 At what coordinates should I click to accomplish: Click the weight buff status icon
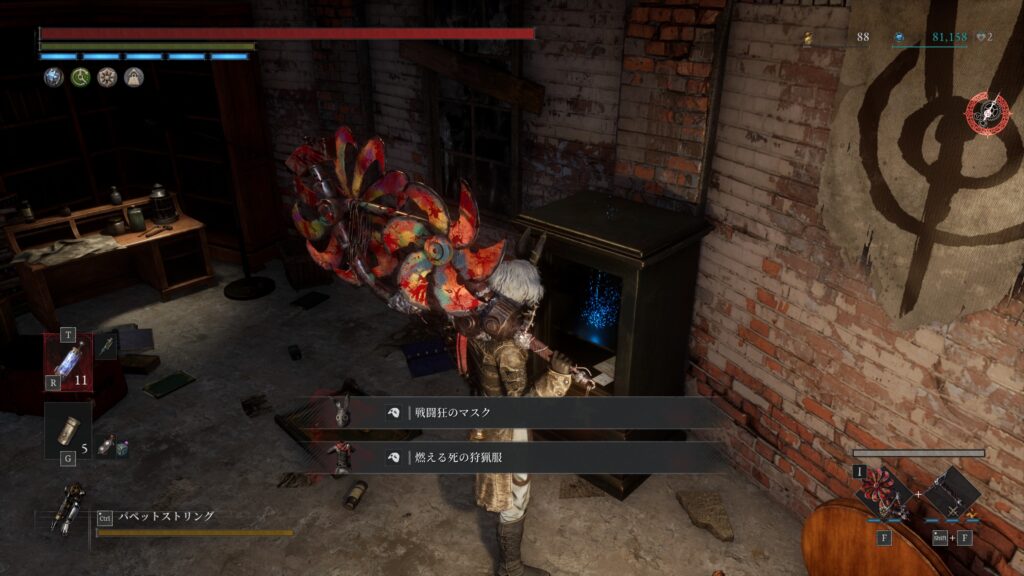[133, 77]
